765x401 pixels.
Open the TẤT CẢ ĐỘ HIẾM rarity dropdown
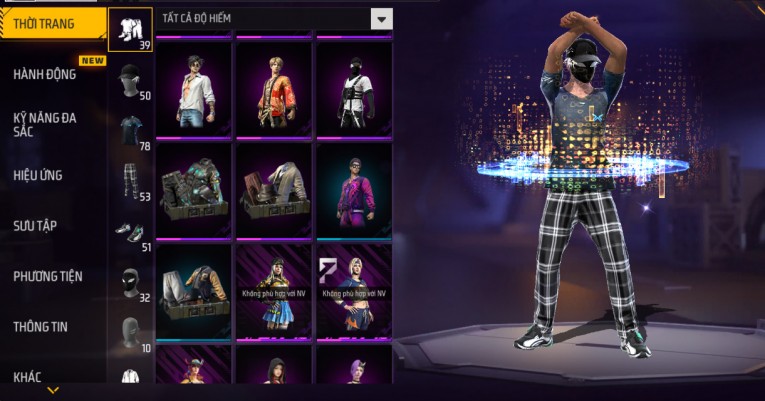point(381,19)
